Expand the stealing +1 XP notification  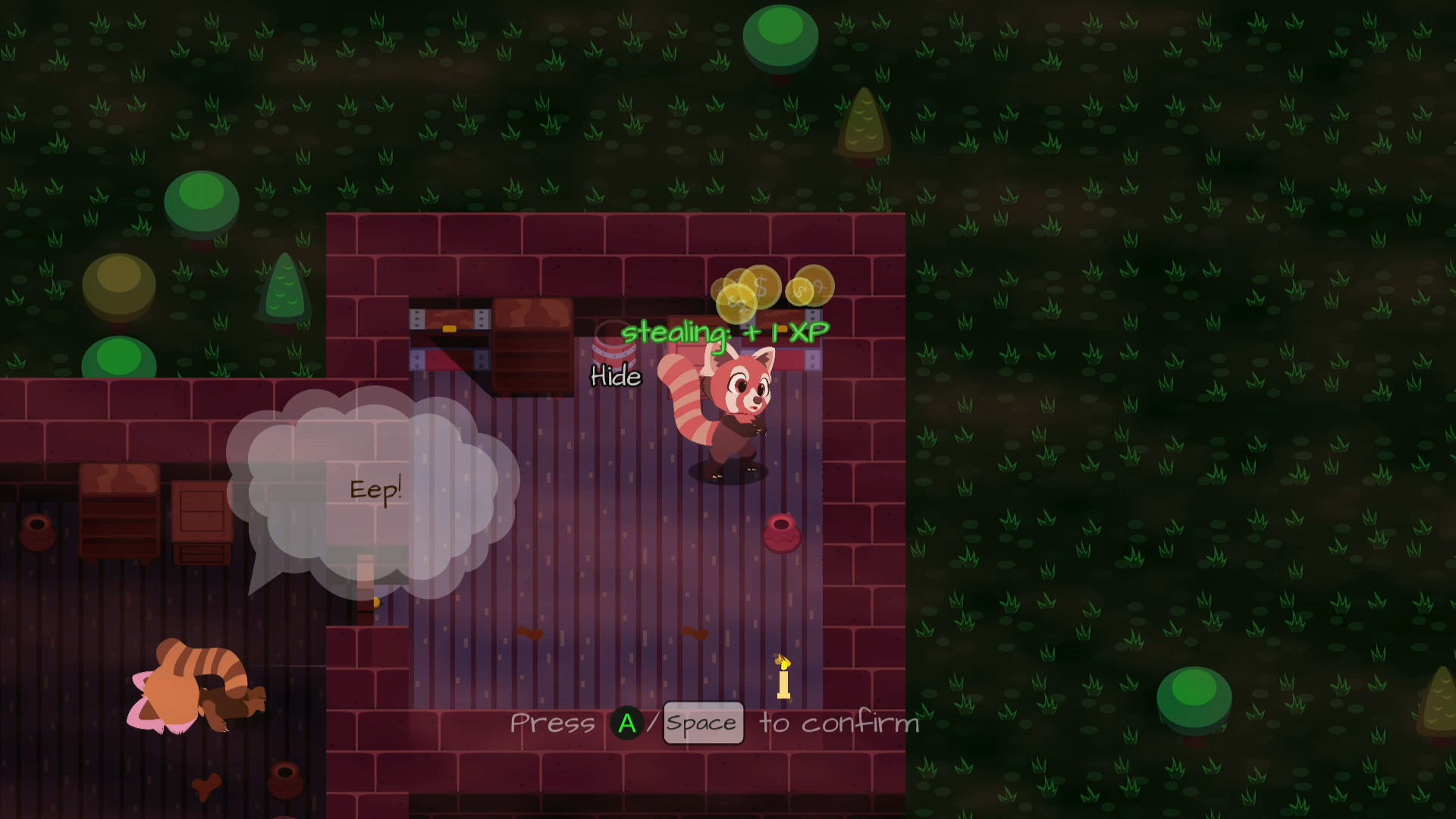click(x=724, y=331)
